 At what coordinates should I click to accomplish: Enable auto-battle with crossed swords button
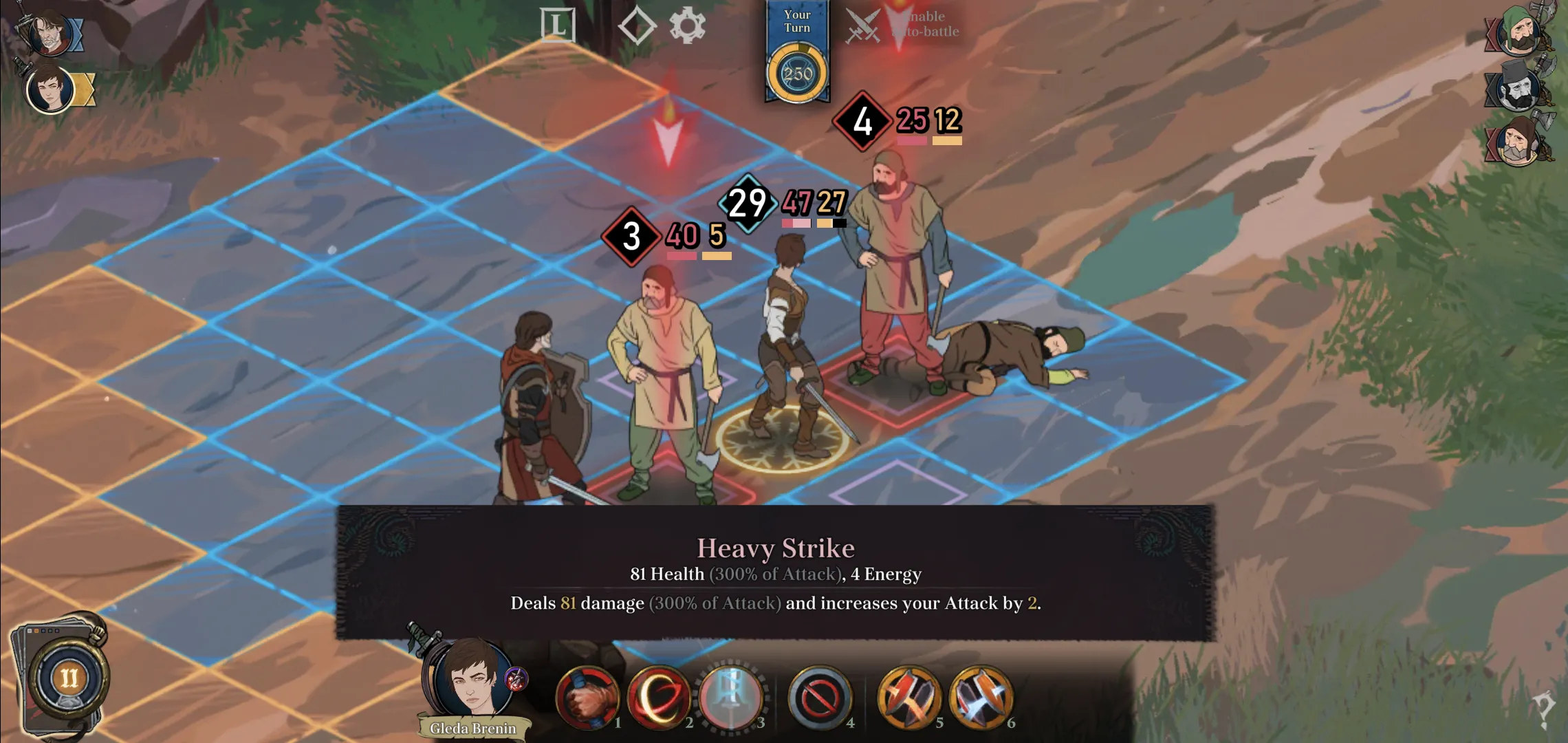[862, 26]
